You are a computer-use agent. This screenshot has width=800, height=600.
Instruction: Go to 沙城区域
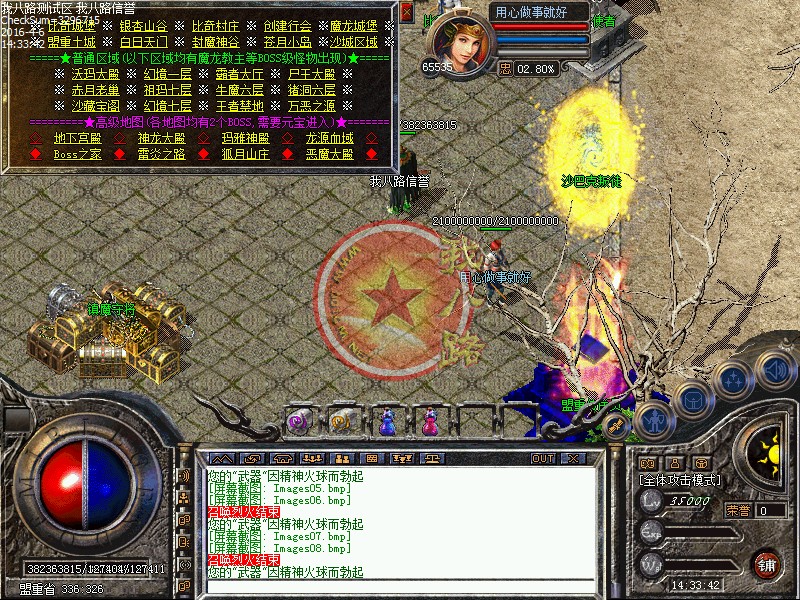pos(354,43)
